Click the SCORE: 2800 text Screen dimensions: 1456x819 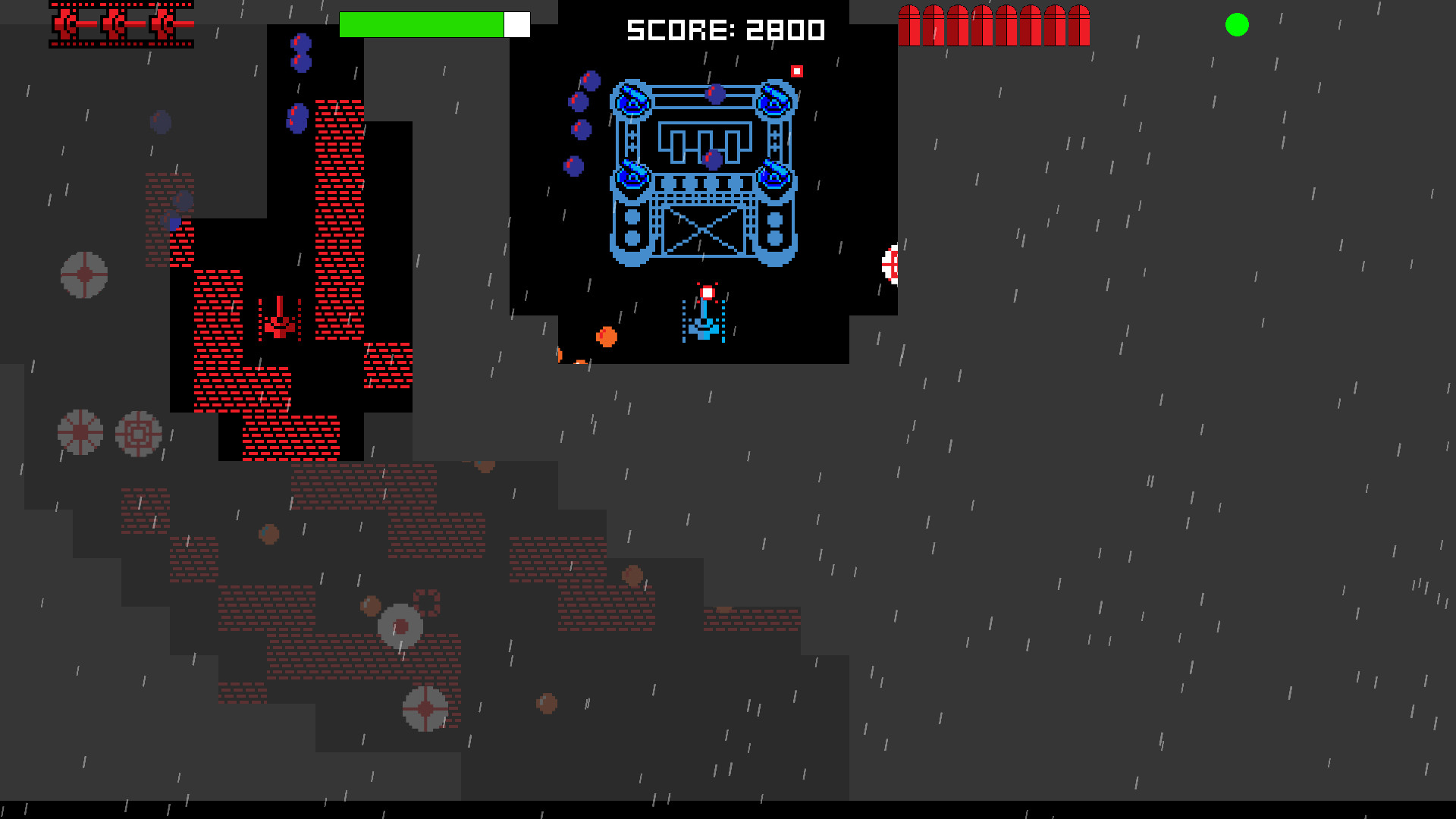coord(724,30)
